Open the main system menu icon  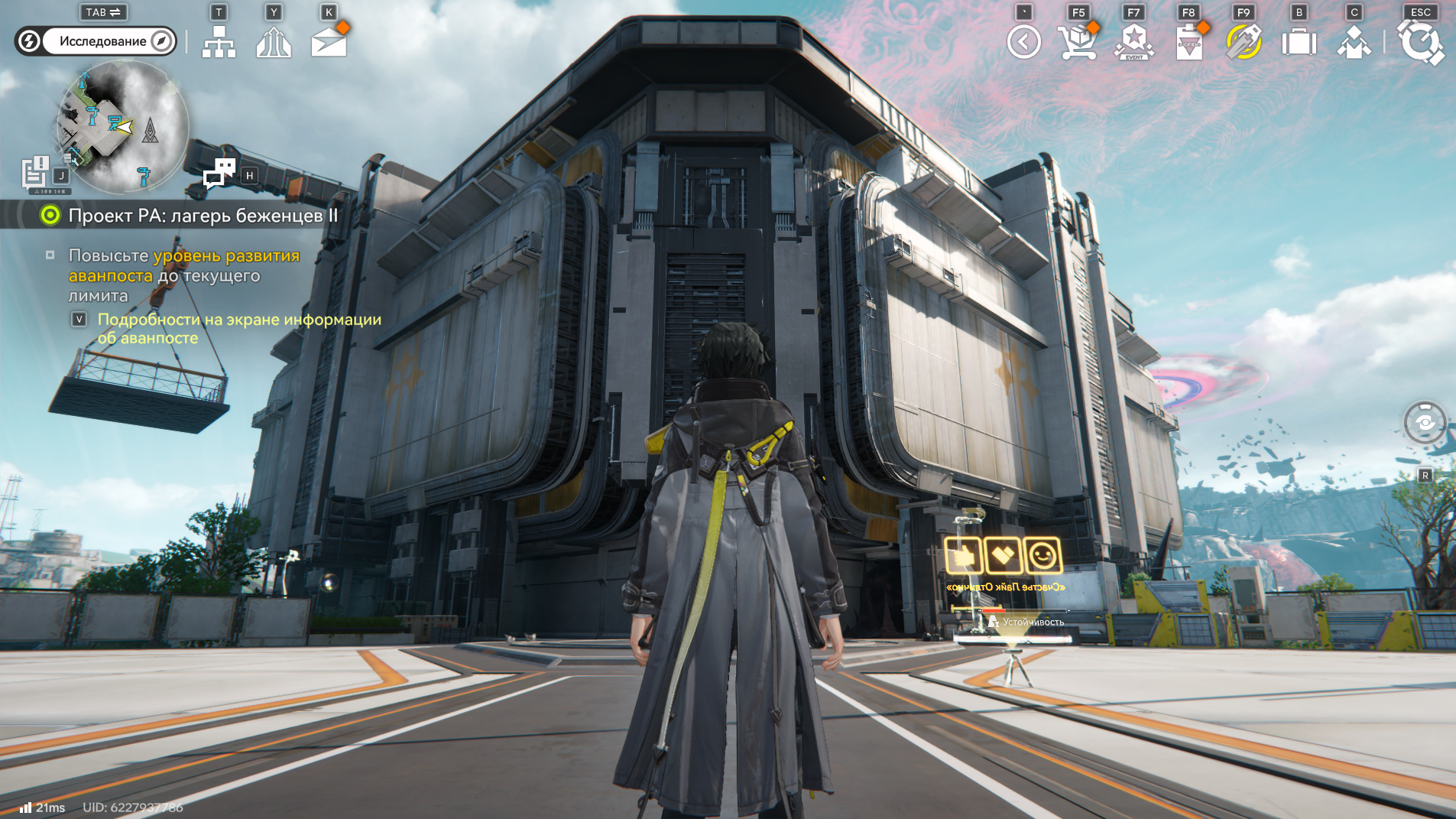coord(1420,42)
